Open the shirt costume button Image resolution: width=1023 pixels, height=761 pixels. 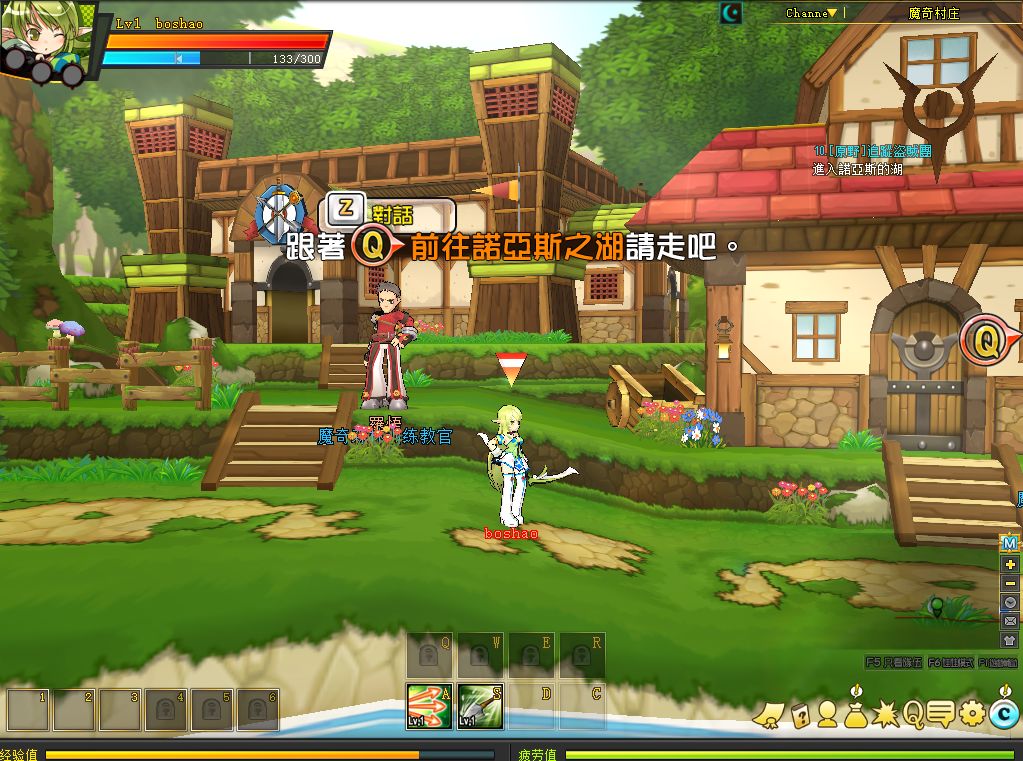(1010, 640)
